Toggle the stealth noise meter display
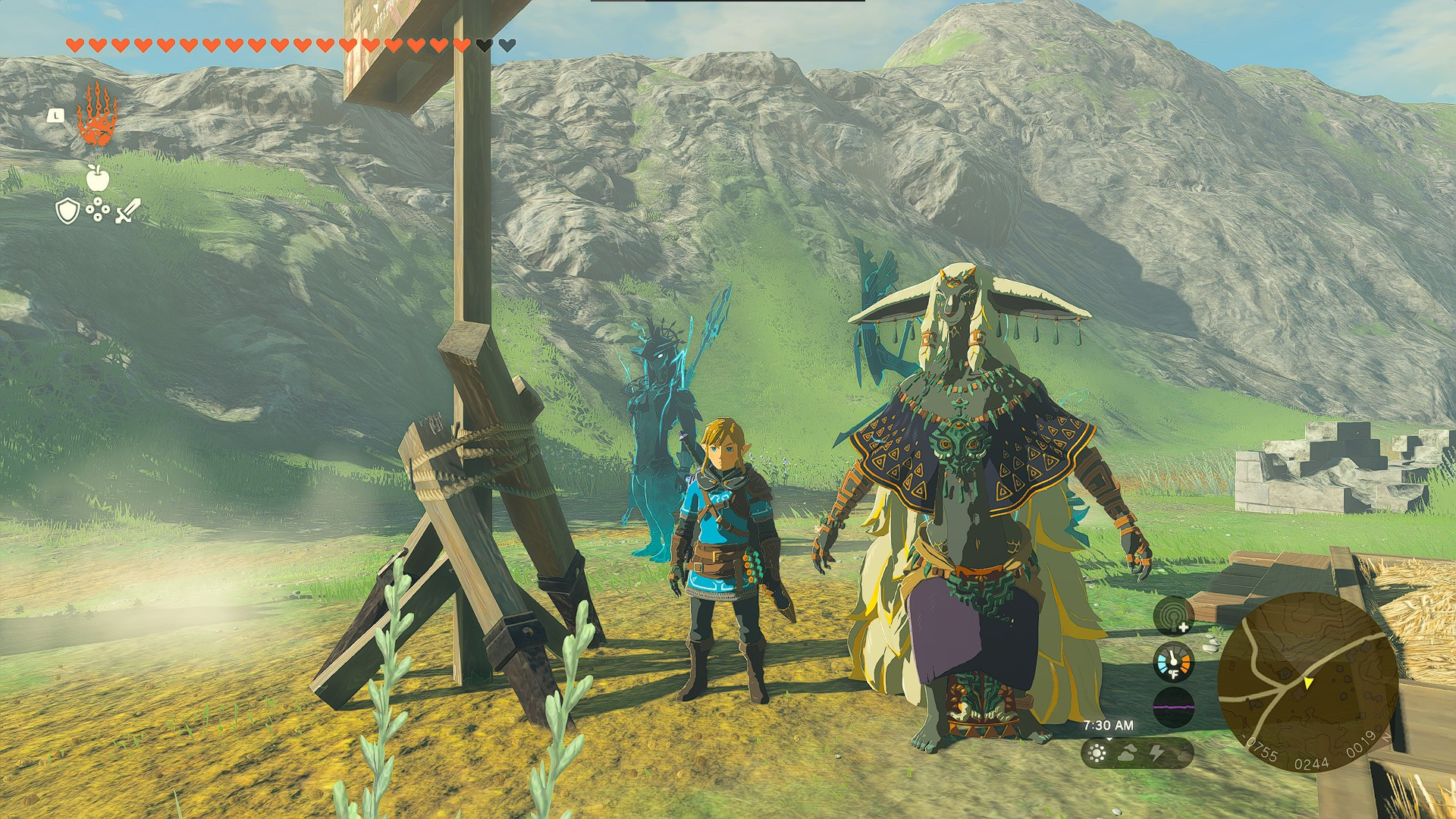 (1174, 706)
